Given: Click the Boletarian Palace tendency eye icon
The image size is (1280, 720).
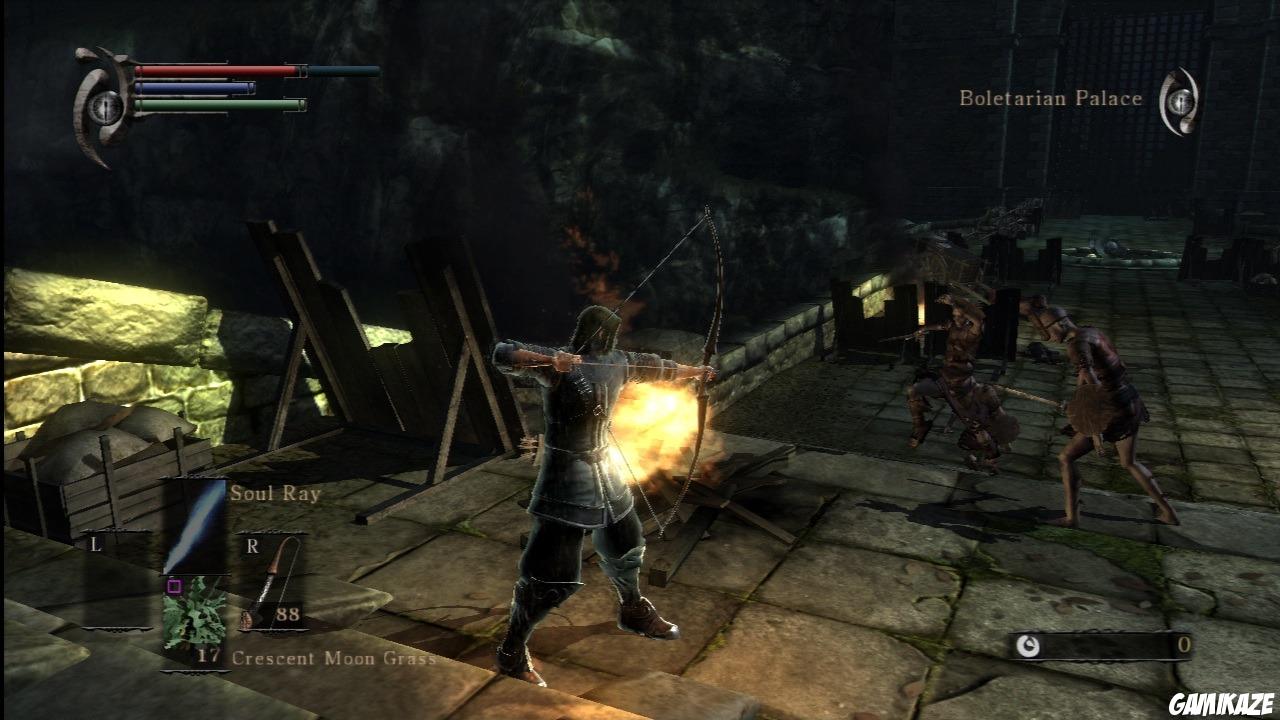Looking at the screenshot, I should pos(1180,100).
